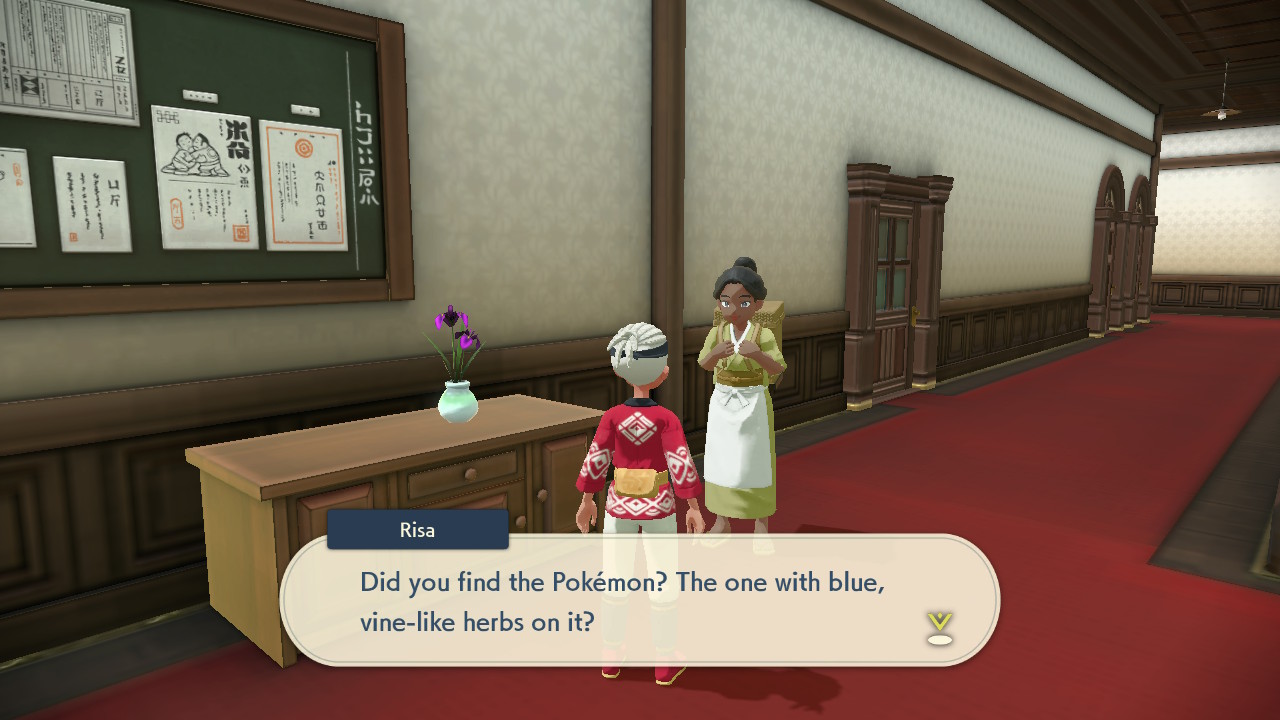Advance dialogue with the yellow arrow indicator

(x=939, y=627)
